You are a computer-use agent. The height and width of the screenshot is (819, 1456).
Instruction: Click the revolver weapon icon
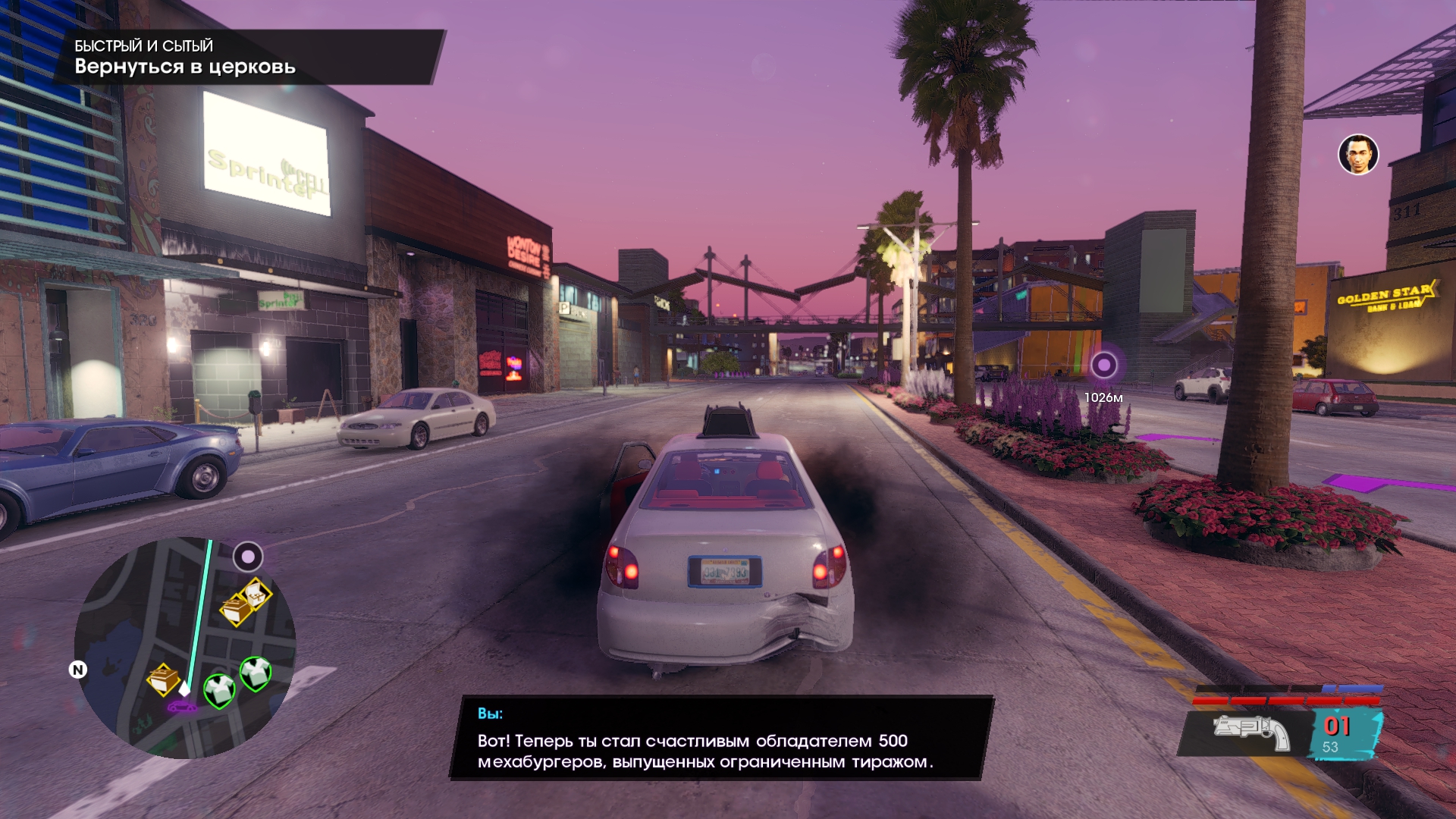(1252, 733)
